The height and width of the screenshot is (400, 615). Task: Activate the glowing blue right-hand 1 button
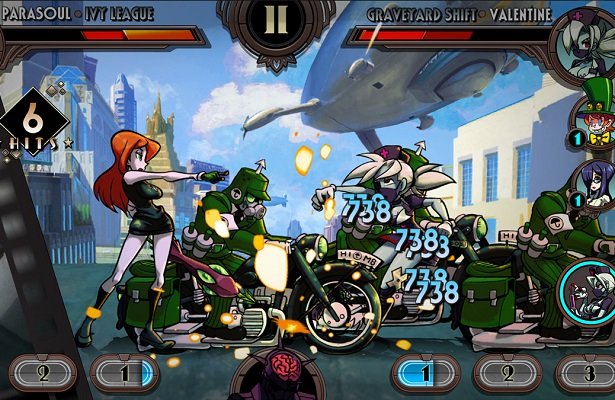coord(426,374)
